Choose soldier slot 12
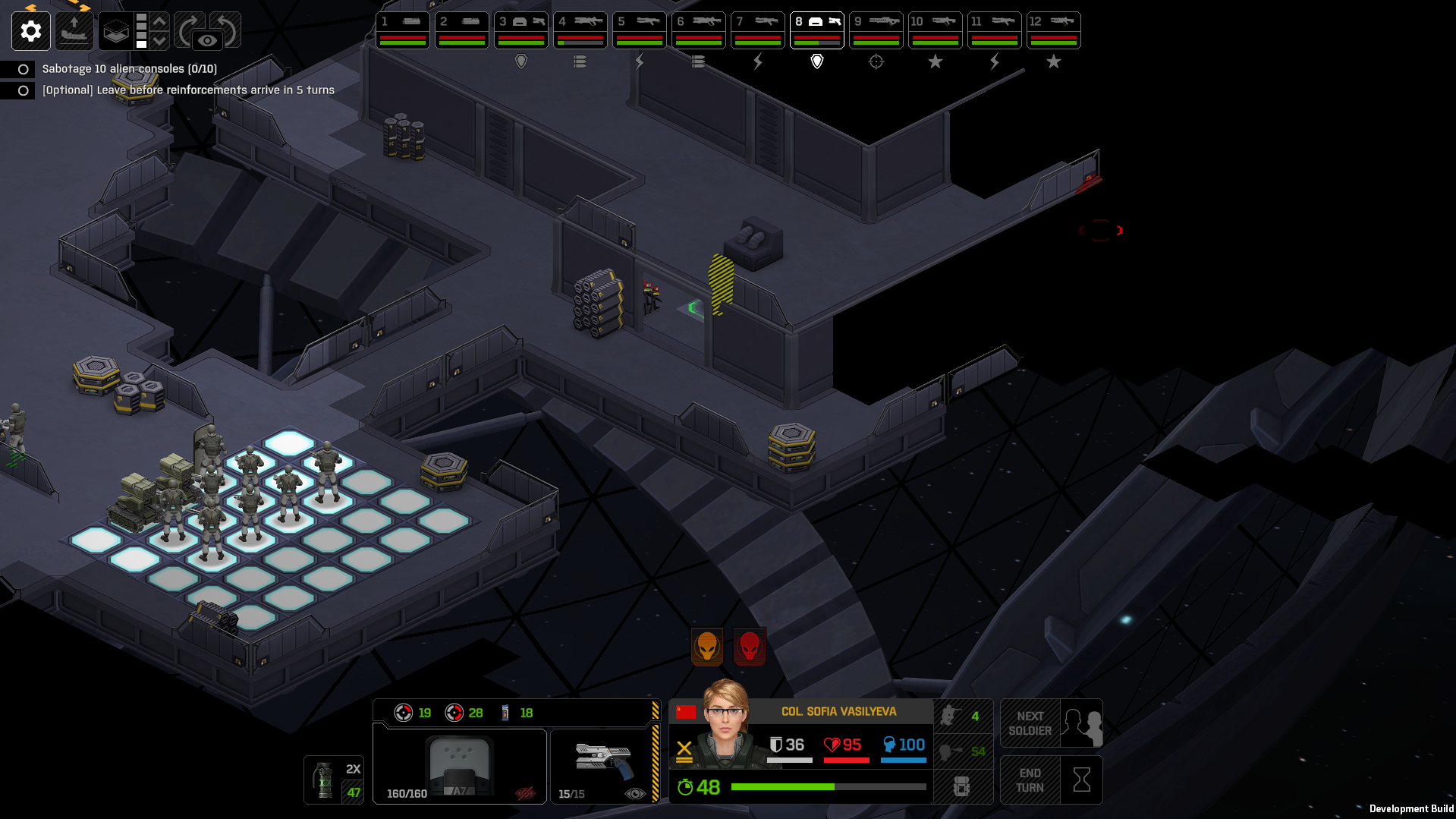1456x819 pixels. [x=1054, y=30]
